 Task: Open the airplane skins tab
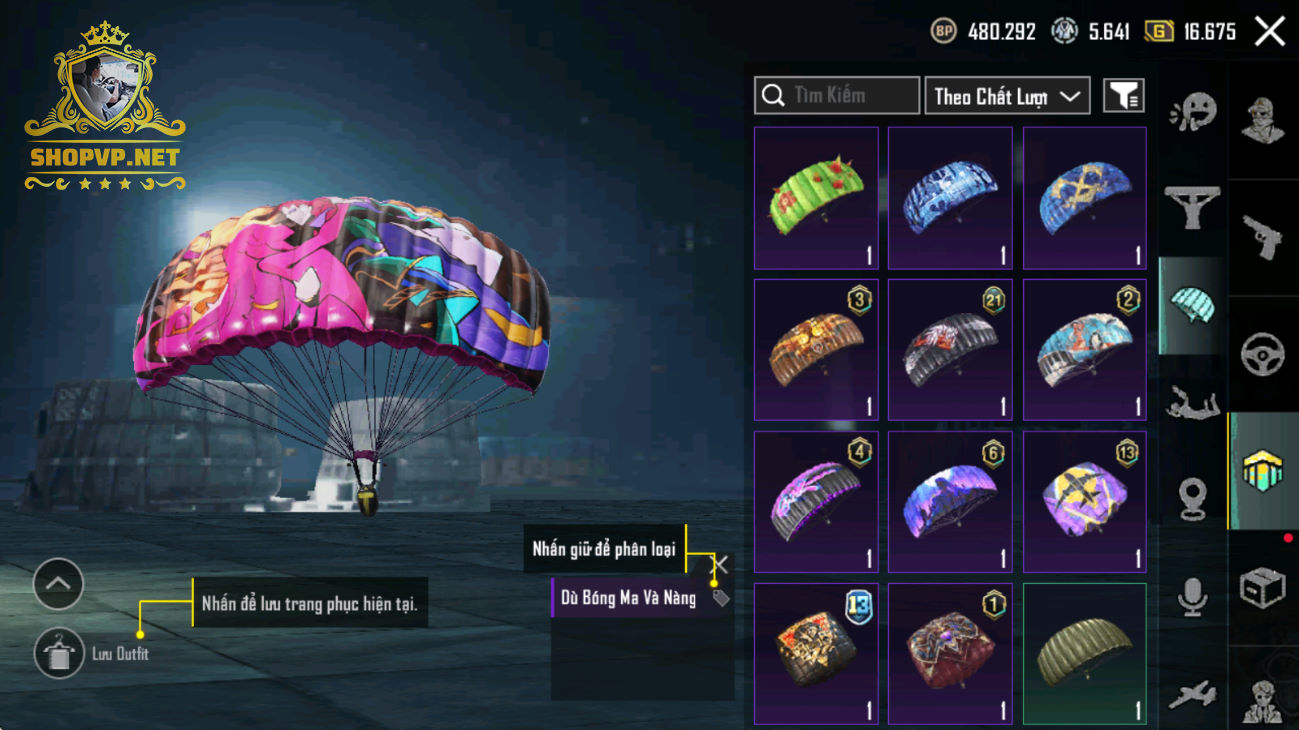click(x=1192, y=694)
